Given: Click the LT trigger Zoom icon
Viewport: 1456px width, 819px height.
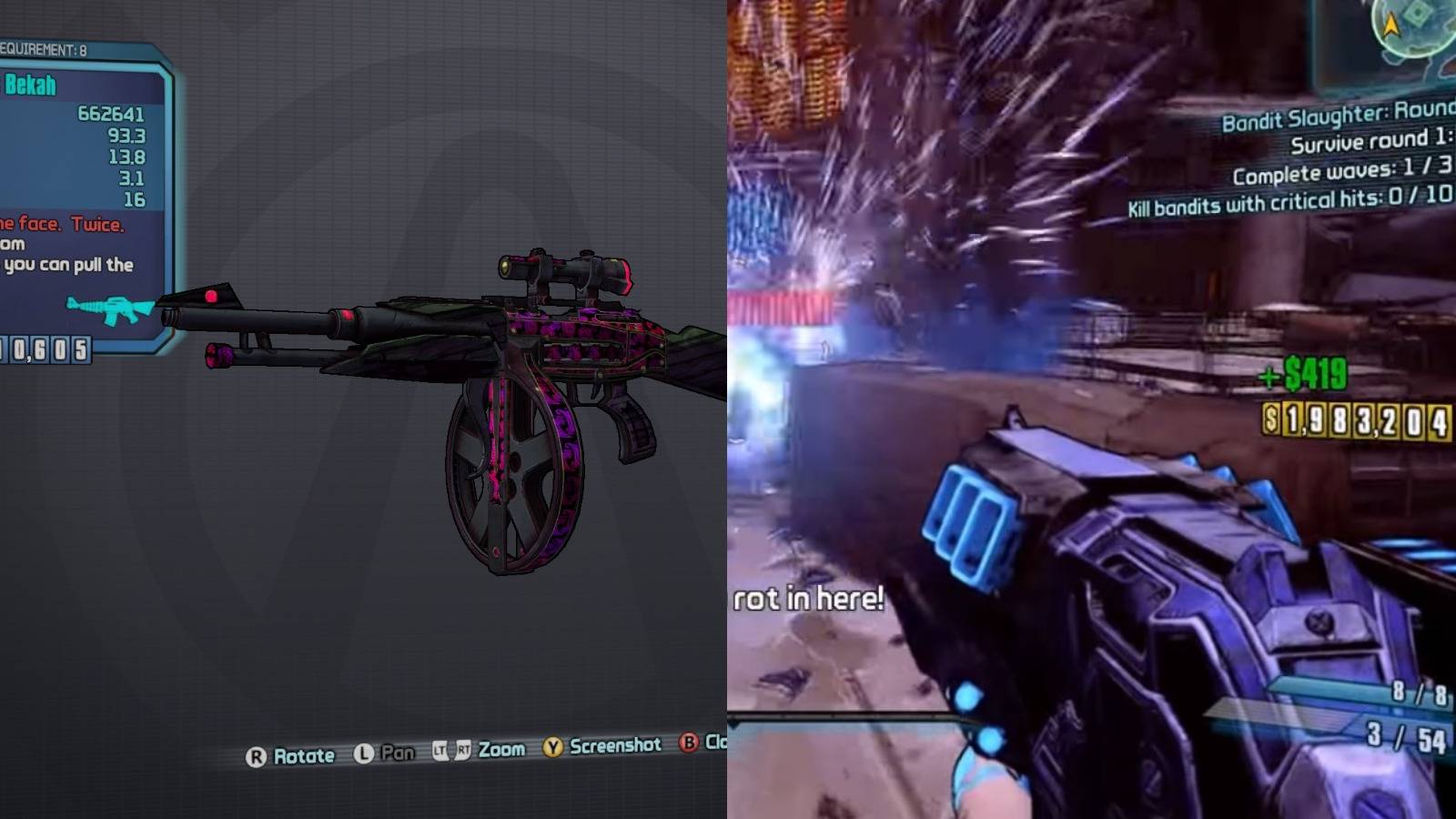Looking at the screenshot, I should coord(441,750).
